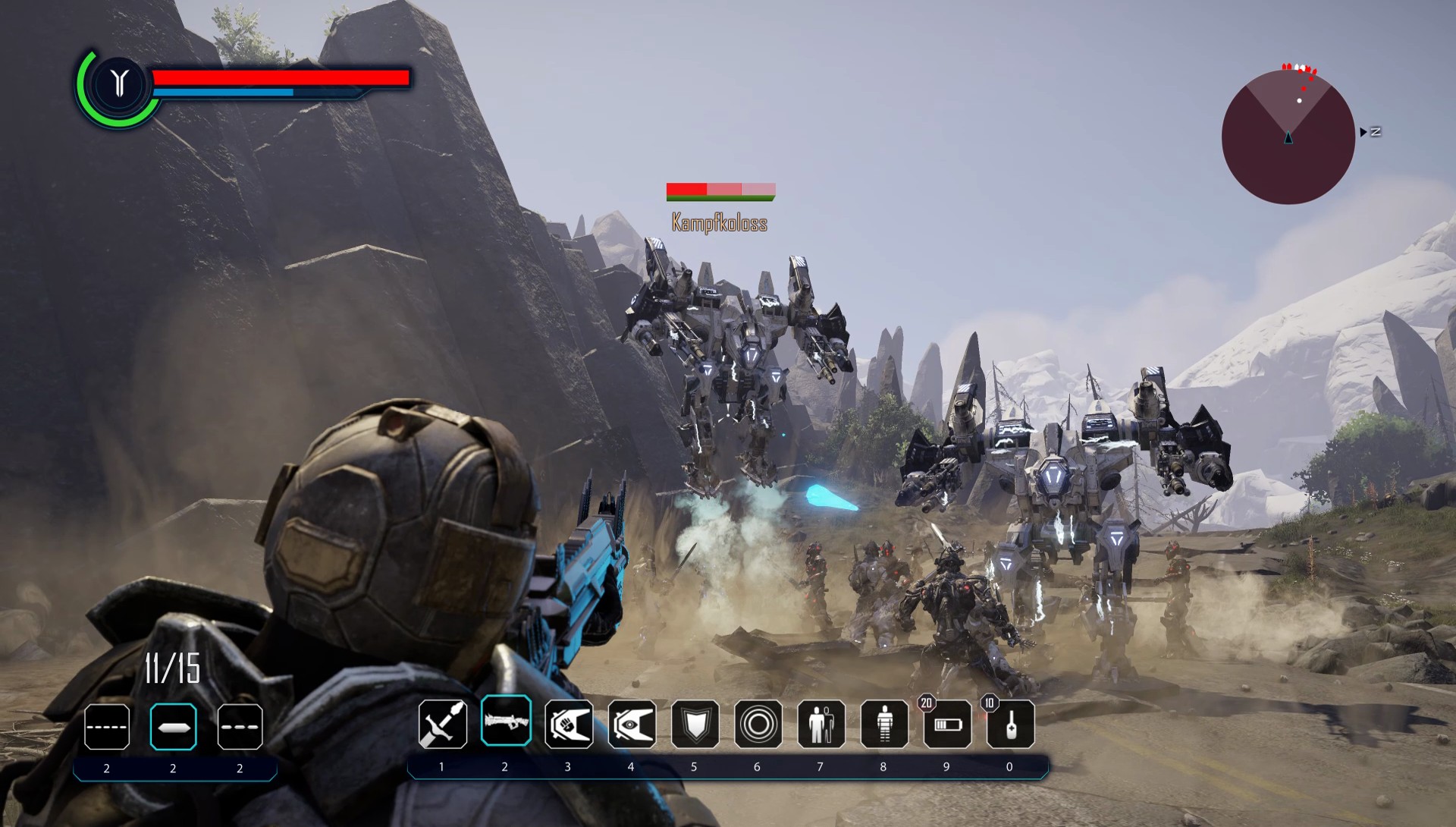
Task: Use the battery energy cell item
Action: point(947,724)
